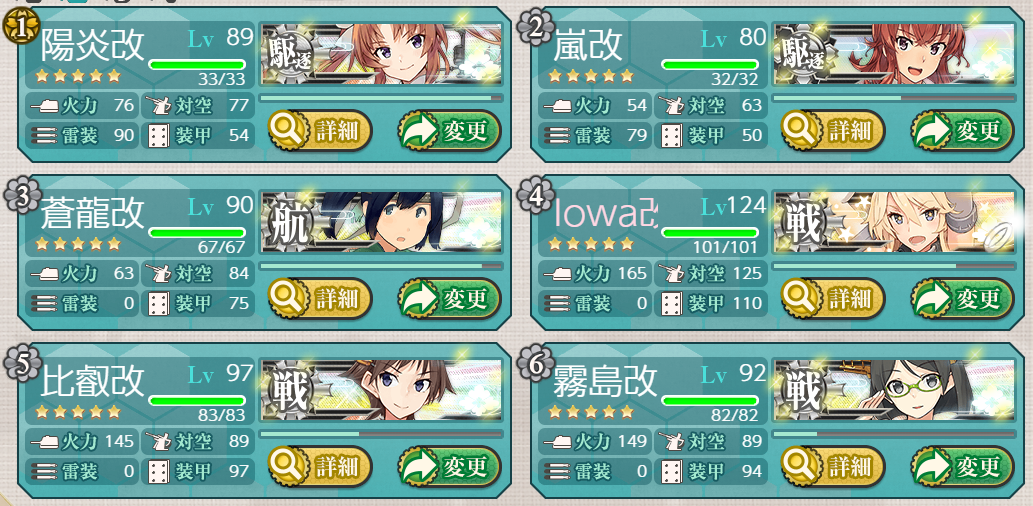Screen dimensions: 1033x506
Task: Show 比叡改 詳細 details
Action: coord(319,466)
